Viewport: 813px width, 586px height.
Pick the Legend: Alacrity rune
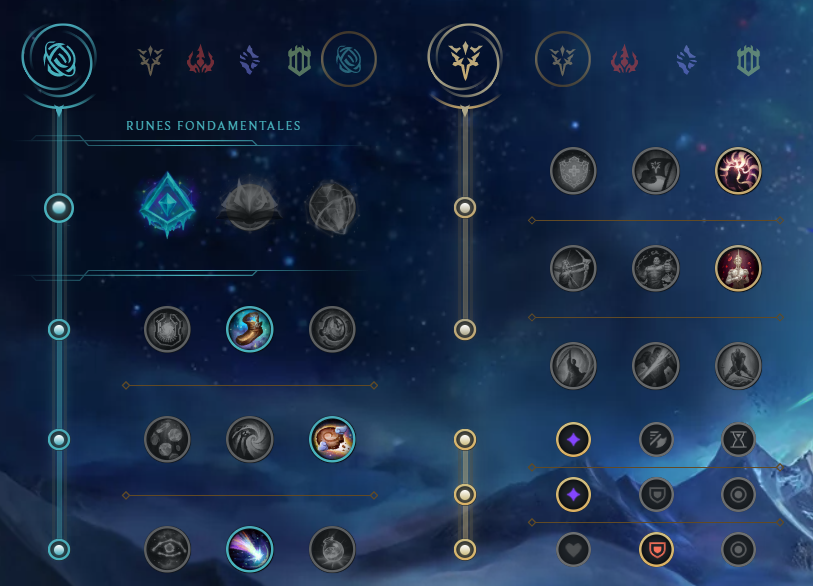pos(573,268)
